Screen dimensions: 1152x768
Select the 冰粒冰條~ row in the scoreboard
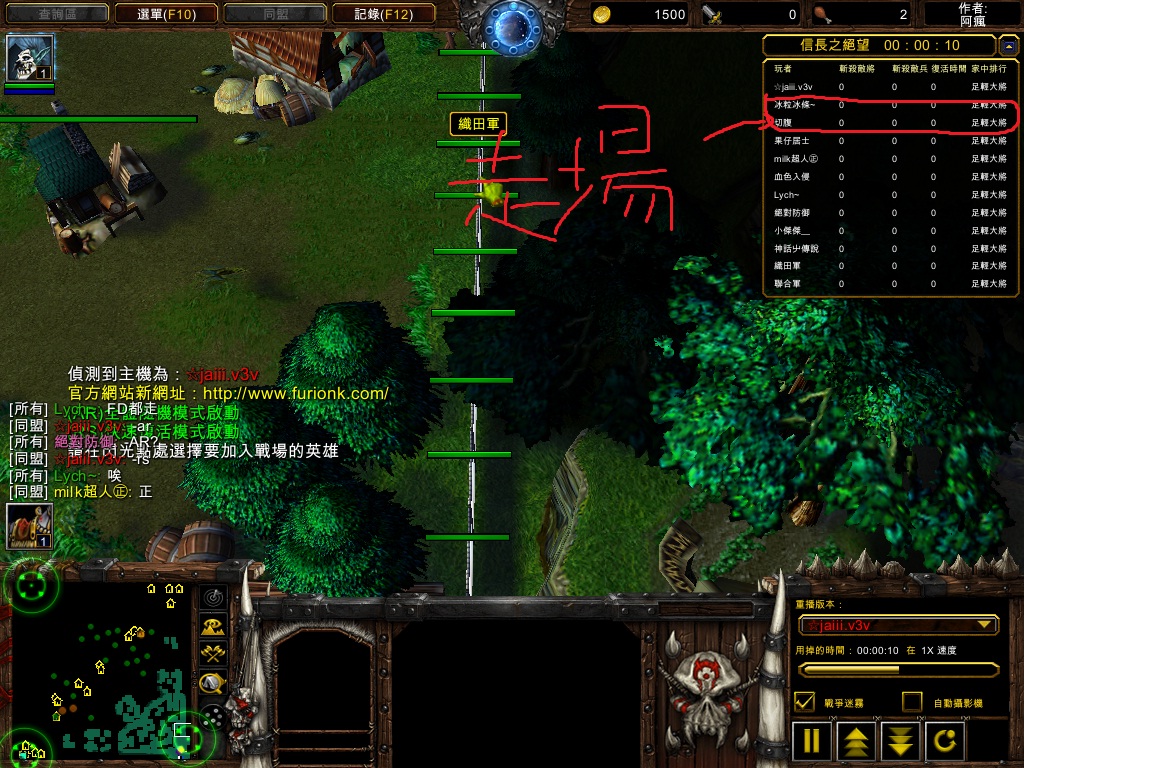coord(890,105)
